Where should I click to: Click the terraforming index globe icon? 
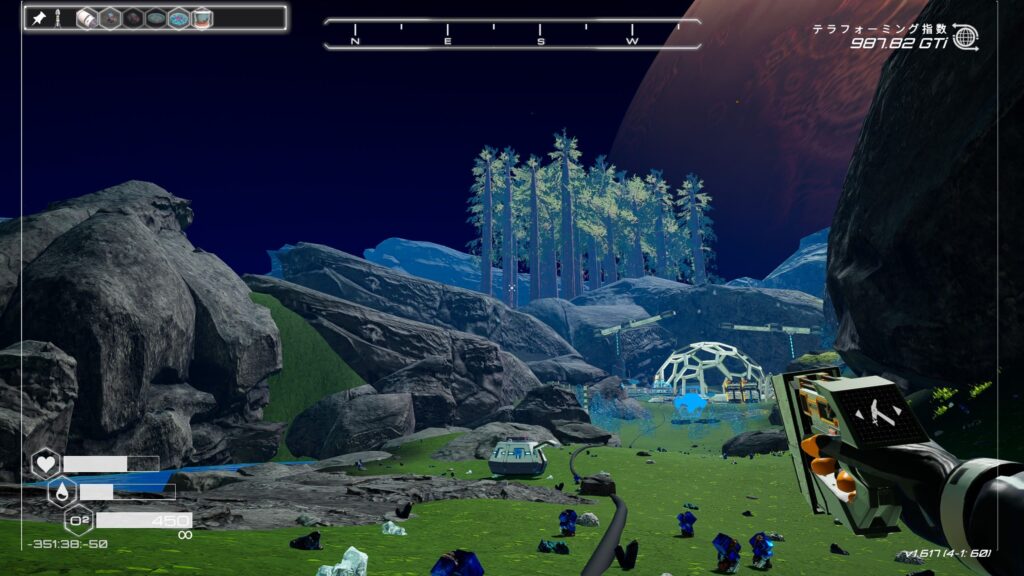965,37
